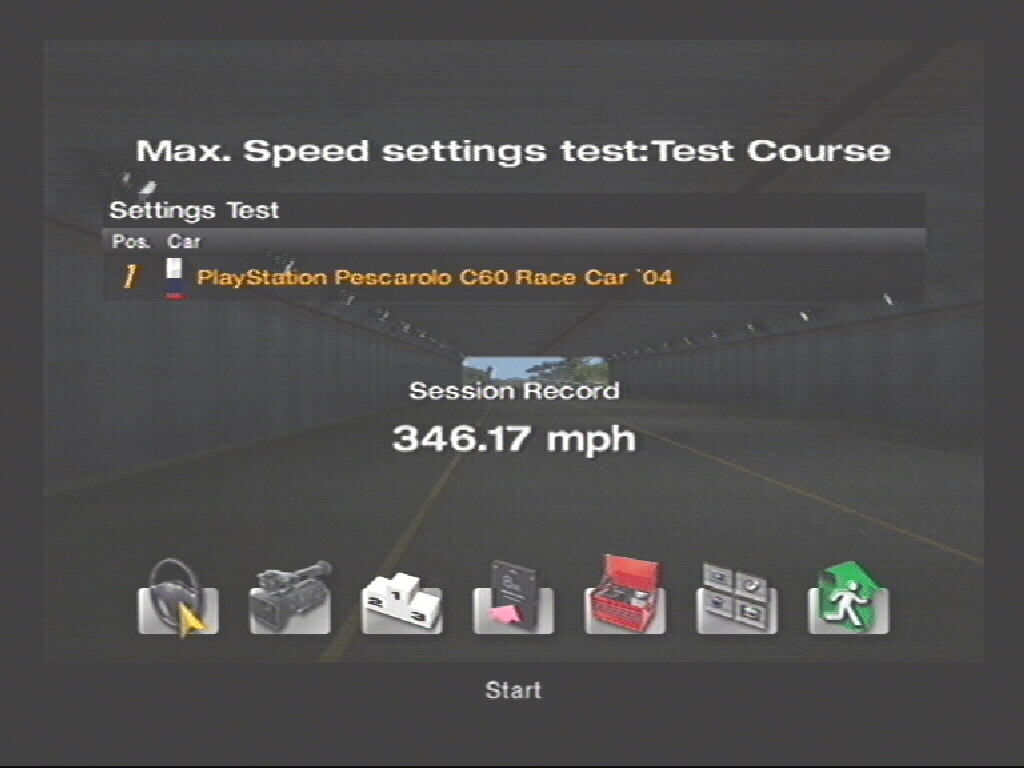The width and height of the screenshot is (1024, 768).
Task: Show results using the podium icon
Action: 401,600
